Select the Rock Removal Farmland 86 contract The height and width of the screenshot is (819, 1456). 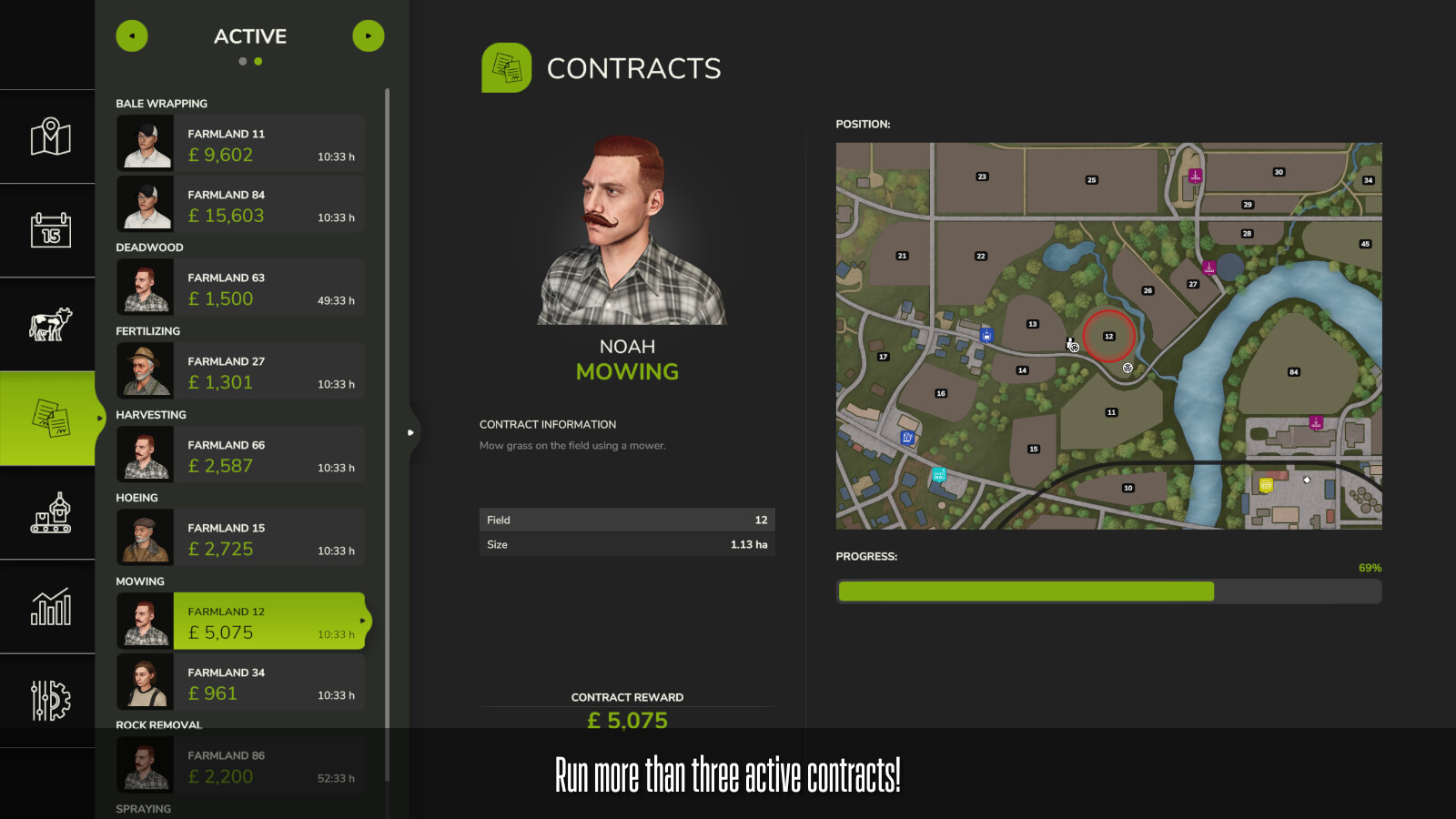(x=239, y=765)
